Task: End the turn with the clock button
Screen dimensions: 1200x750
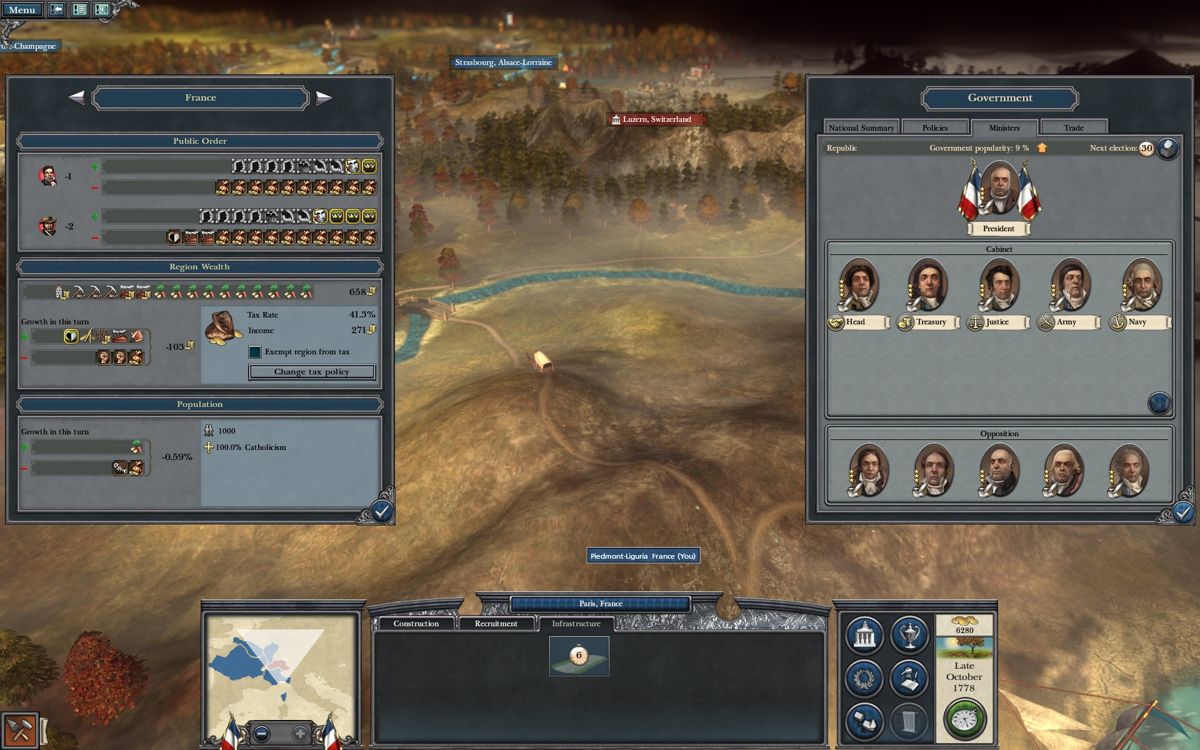Action: pyautogui.click(x=964, y=719)
